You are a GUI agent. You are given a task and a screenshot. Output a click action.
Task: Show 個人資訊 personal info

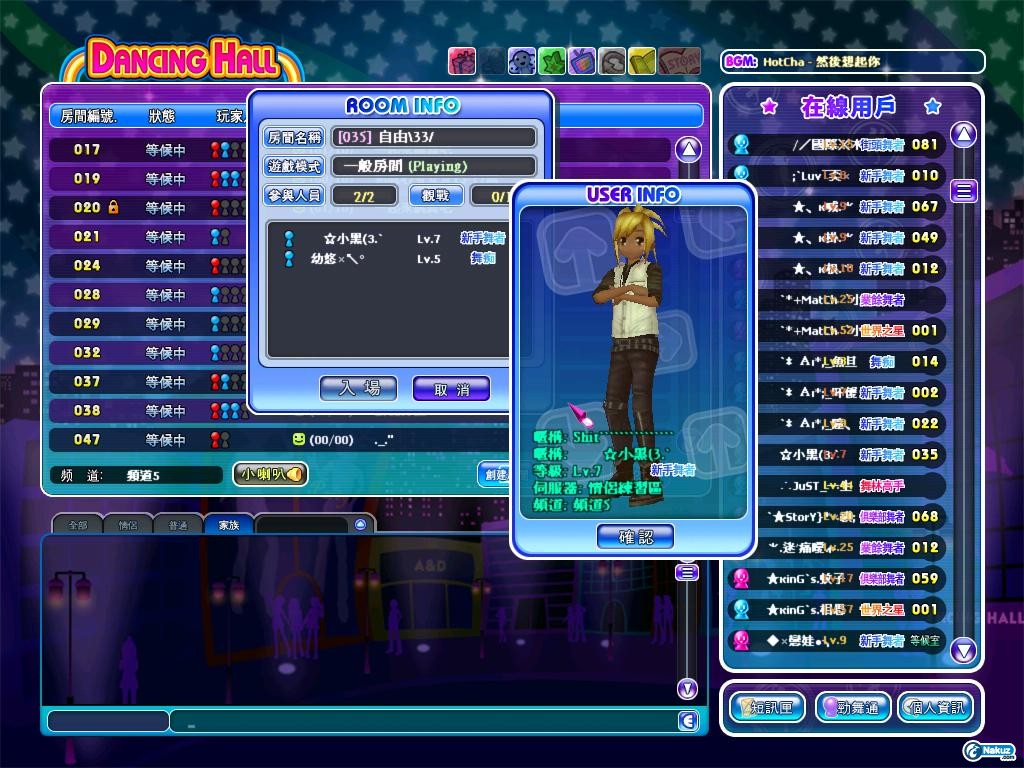934,708
